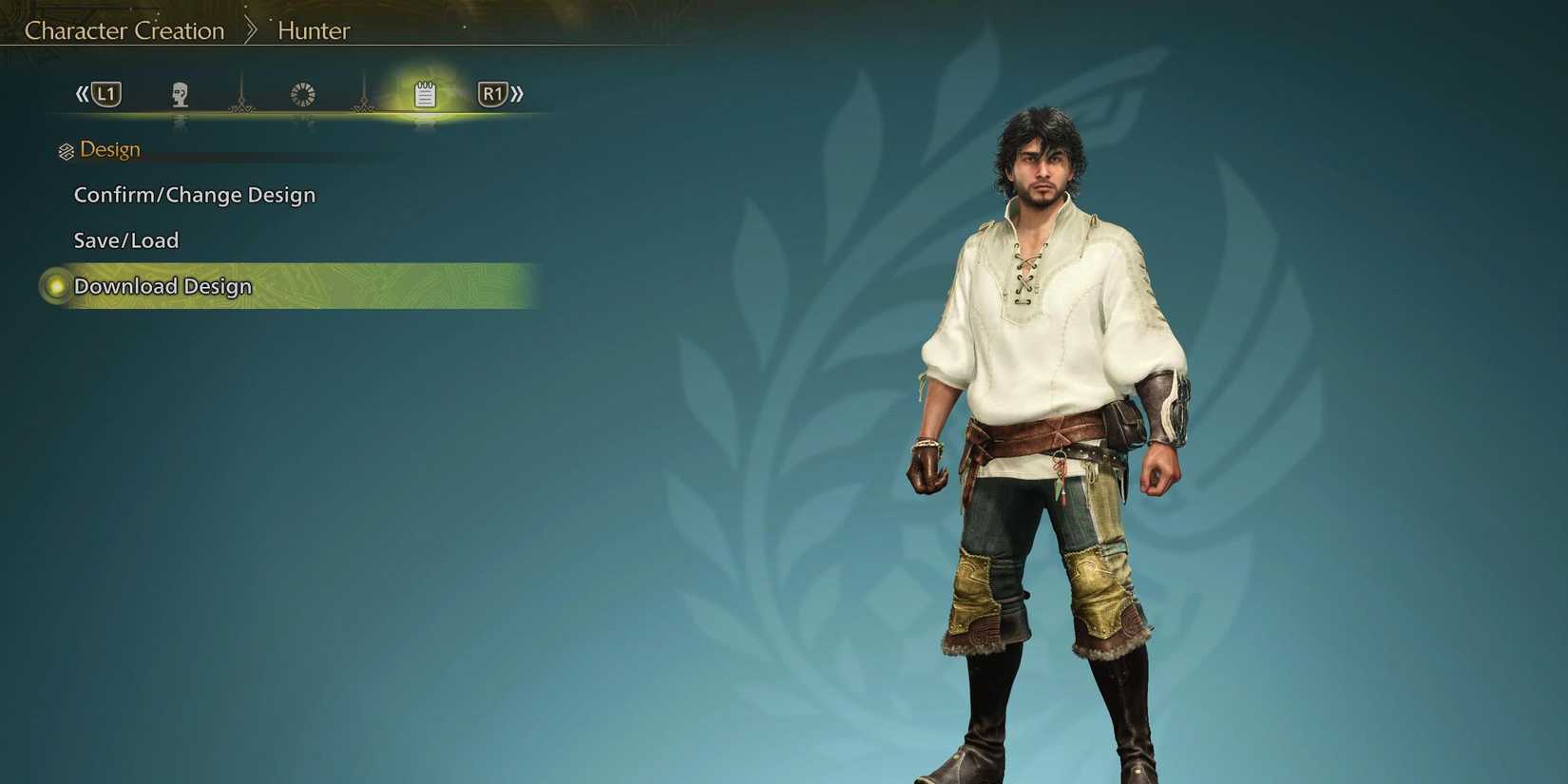Choose Confirm/Change Design
1568x784 pixels.
click(195, 194)
